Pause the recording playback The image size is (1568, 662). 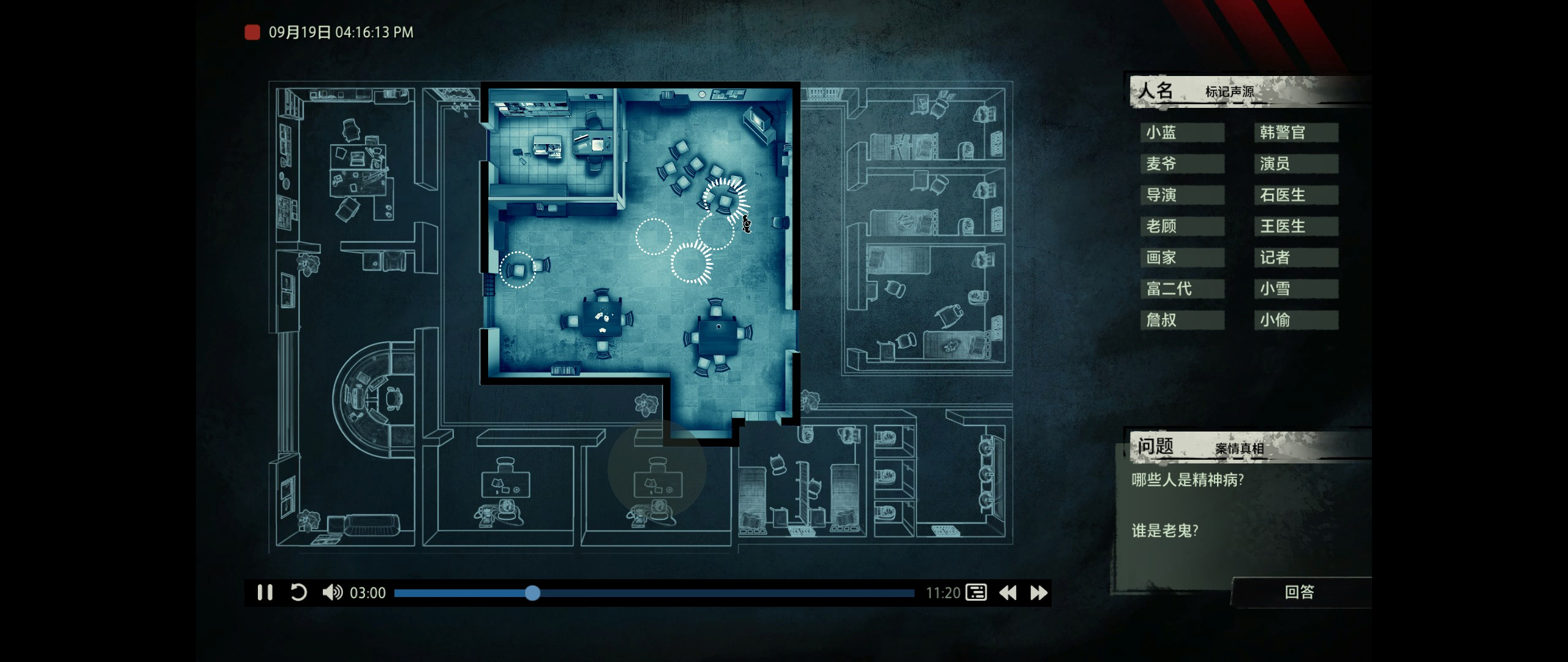coord(265,593)
